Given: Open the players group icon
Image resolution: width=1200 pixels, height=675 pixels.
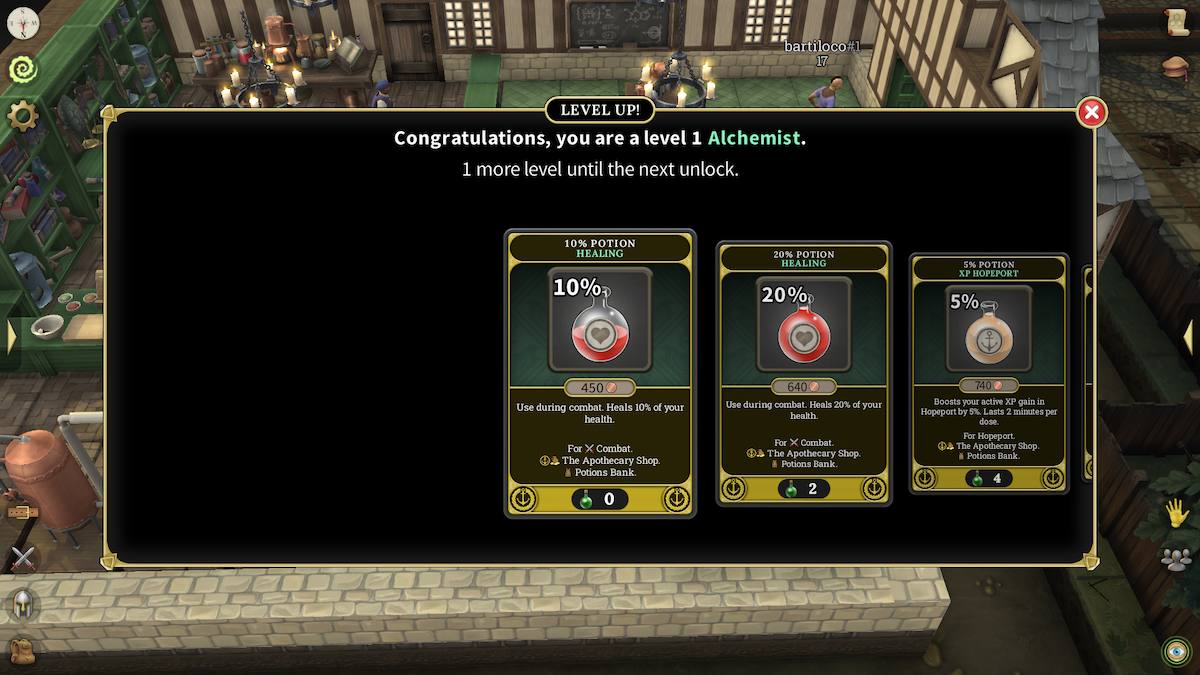Looking at the screenshot, I should coord(1177,559).
